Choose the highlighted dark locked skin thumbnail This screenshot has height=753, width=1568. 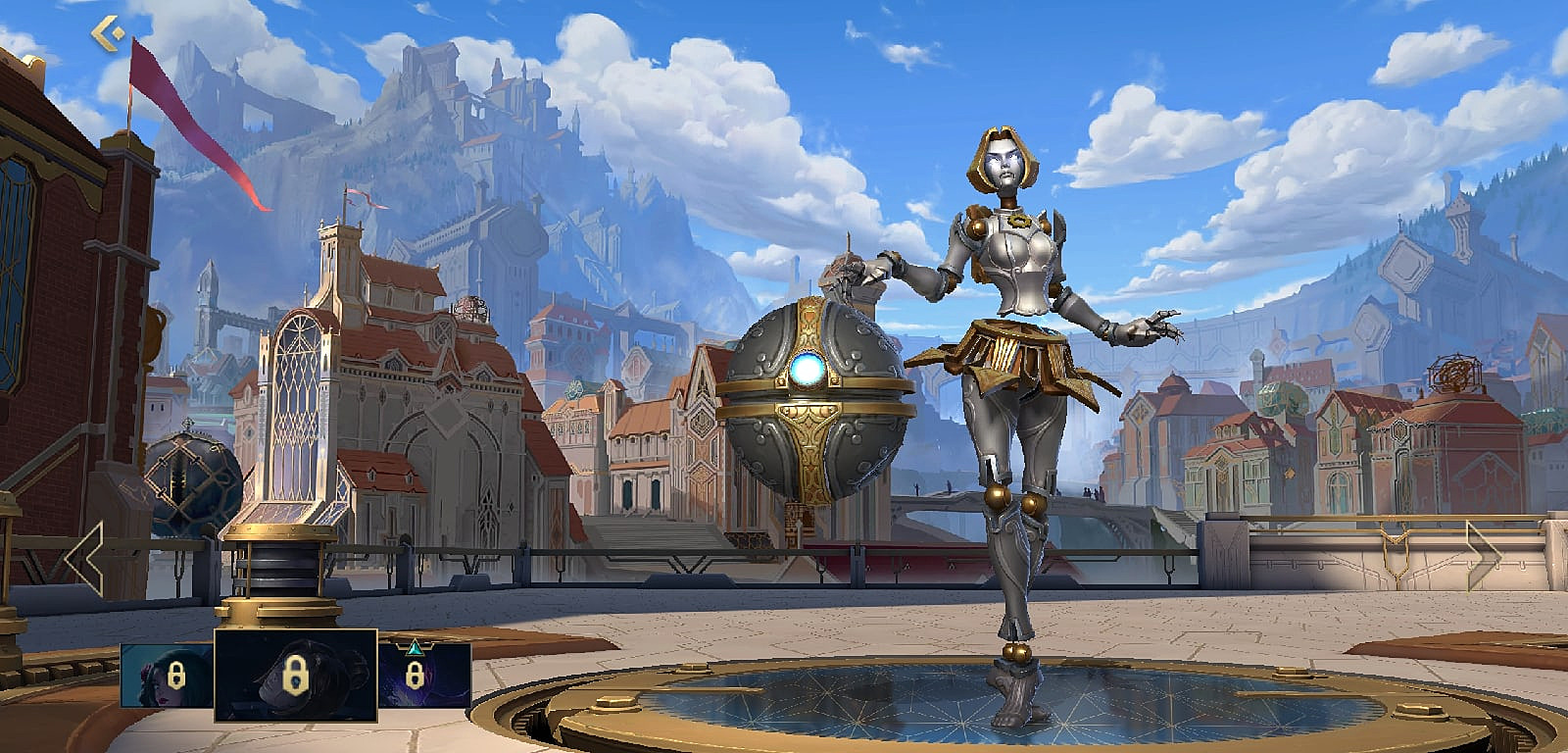pos(295,676)
